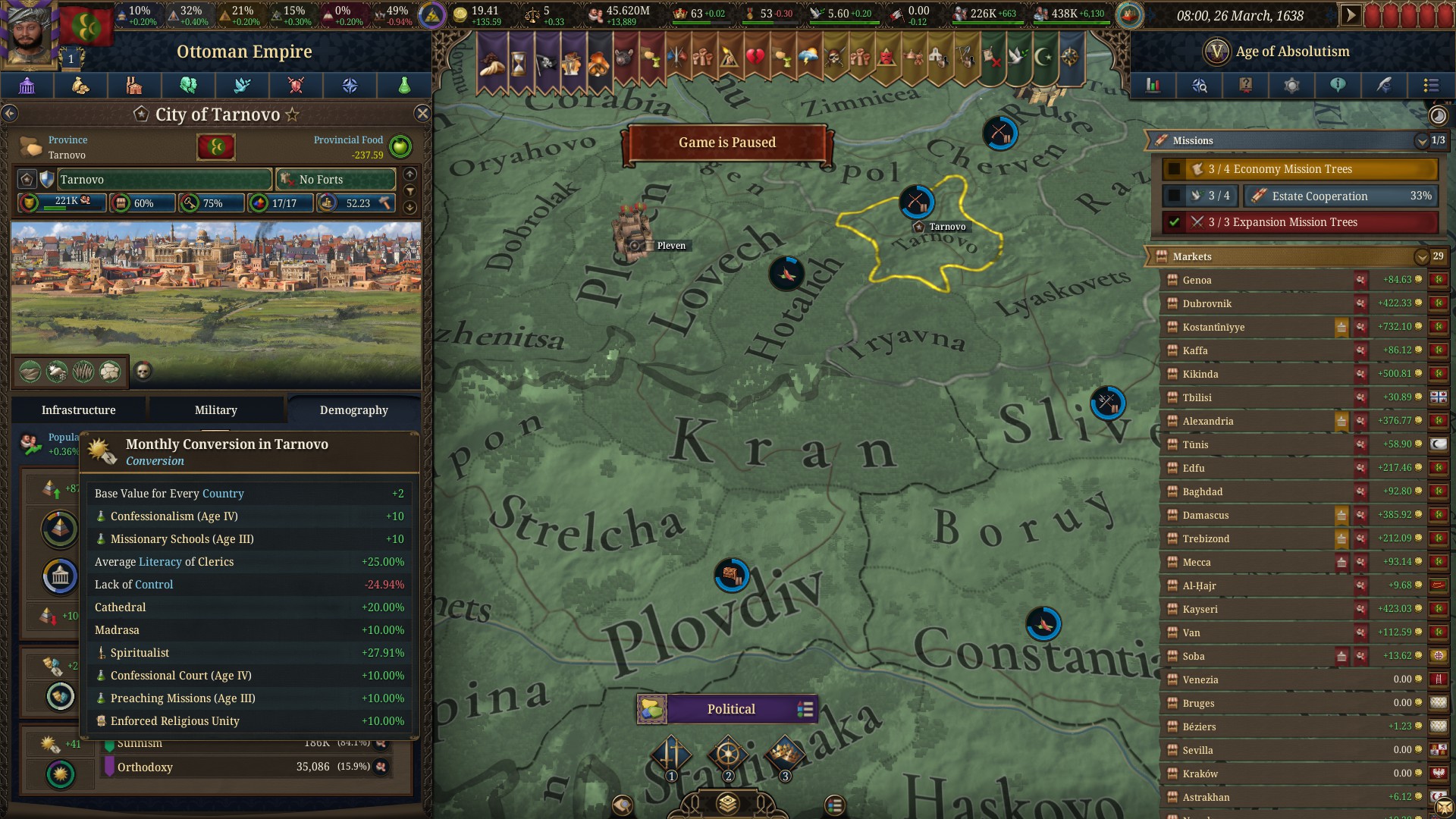This screenshot has height=819, width=1456.
Task: Switch to the Infrastructure tab
Action: click(78, 409)
